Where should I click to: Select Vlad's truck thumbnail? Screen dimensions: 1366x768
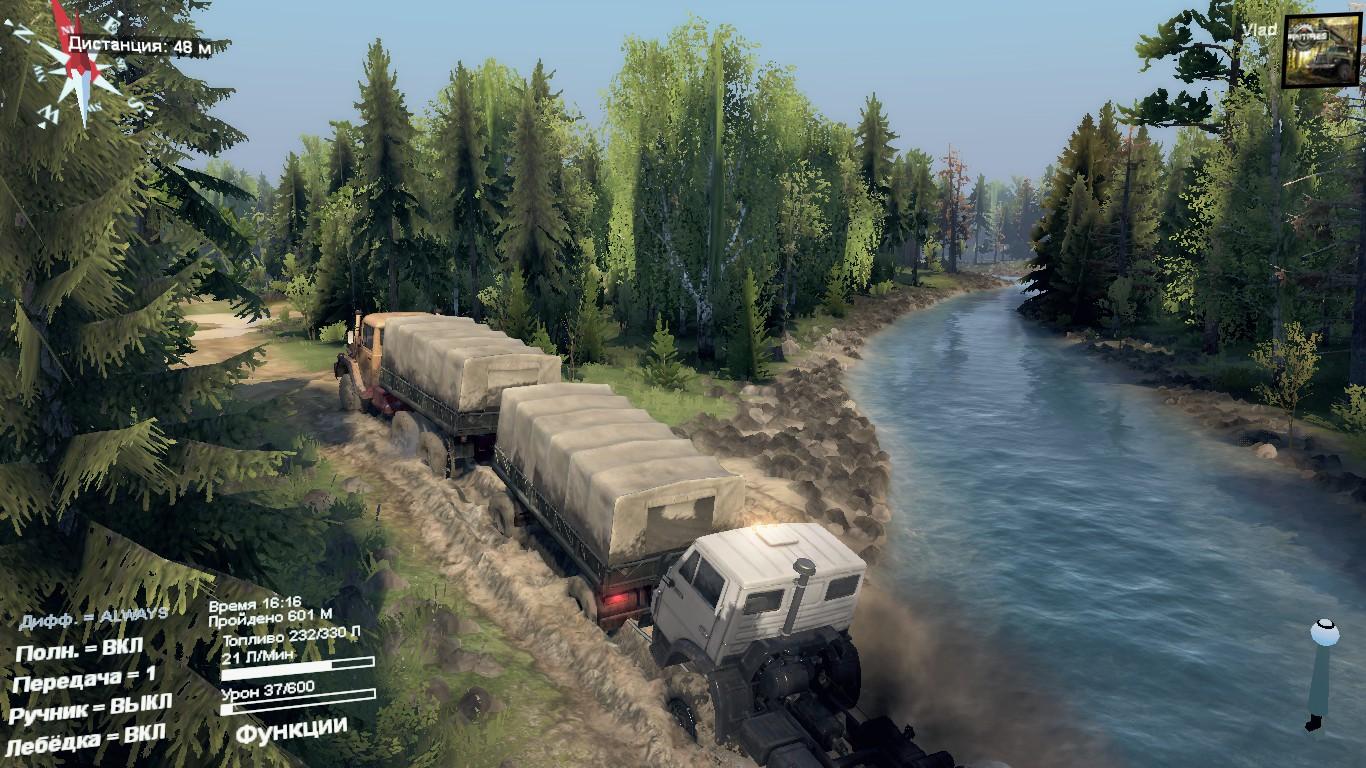click(1320, 51)
